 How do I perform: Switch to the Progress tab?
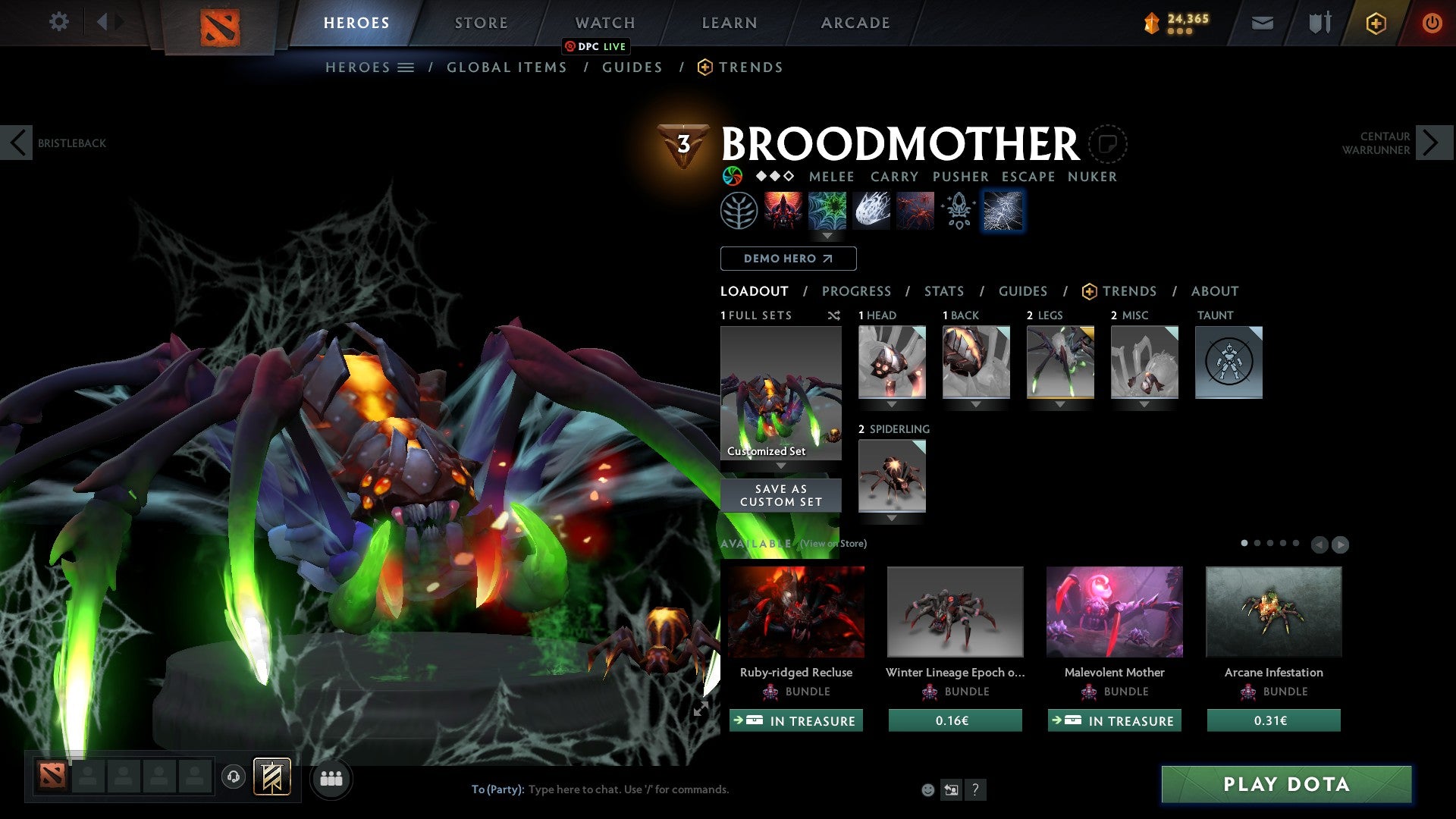pyautogui.click(x=857, y=291)
